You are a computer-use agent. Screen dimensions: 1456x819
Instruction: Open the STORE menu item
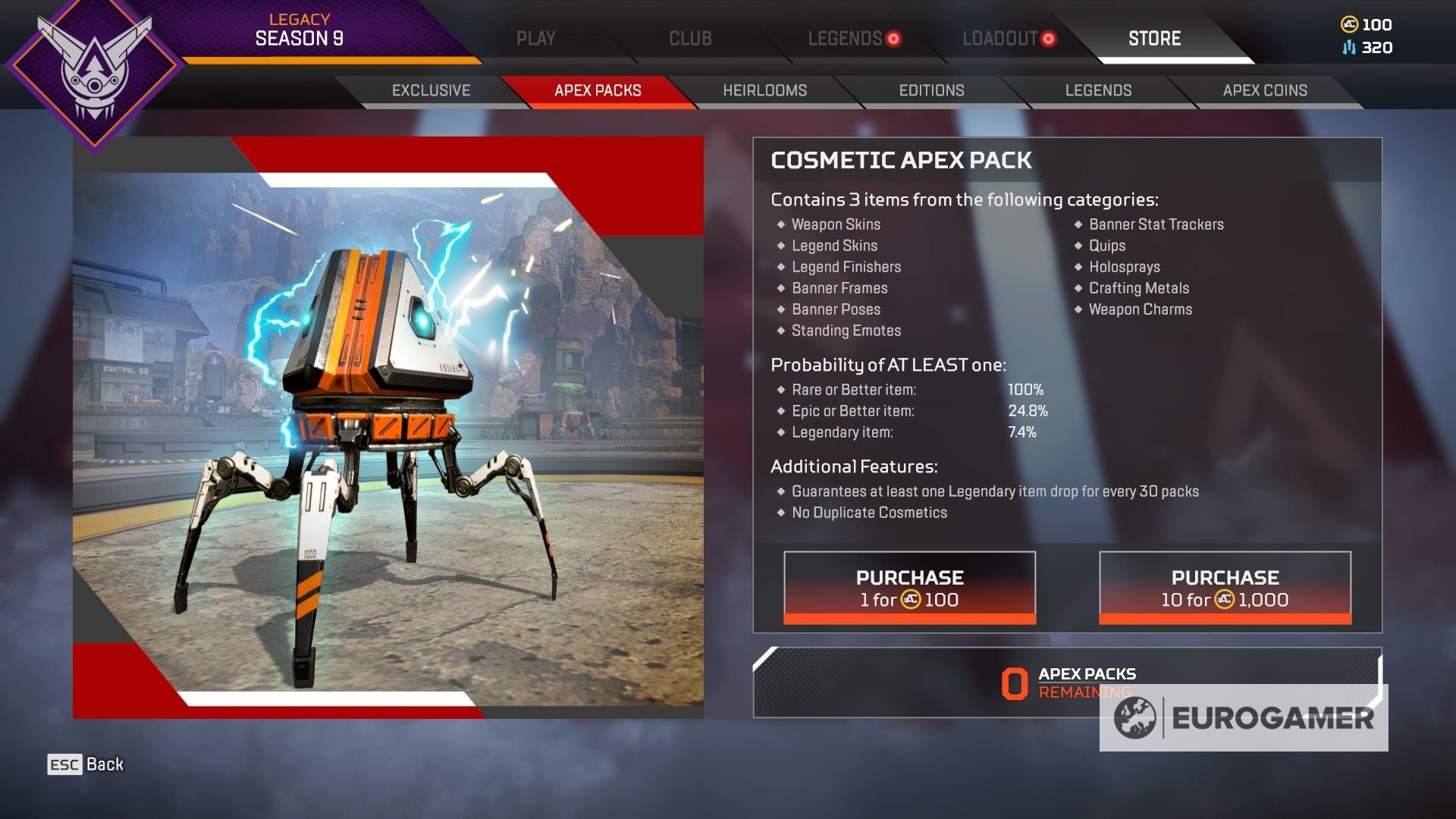[x=1153, y=38]
